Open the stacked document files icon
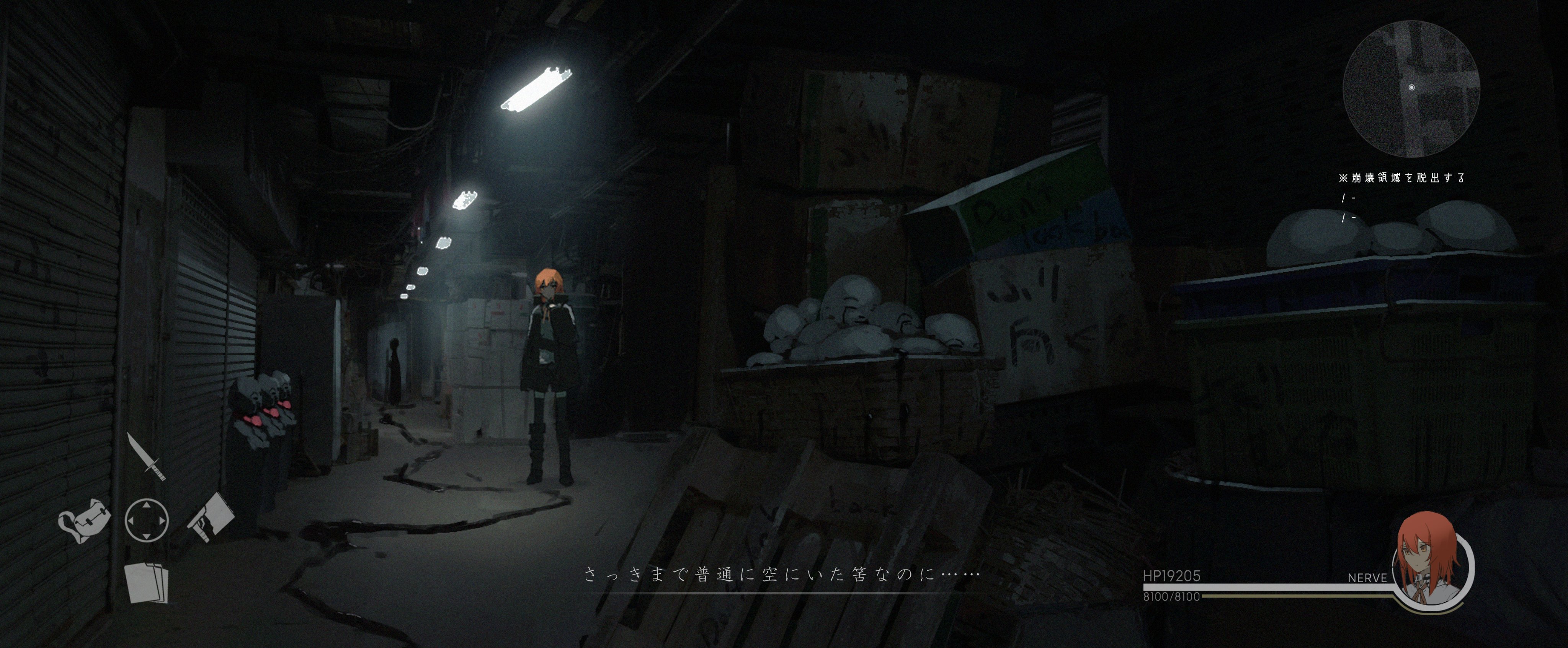 (x=146, y=582)
